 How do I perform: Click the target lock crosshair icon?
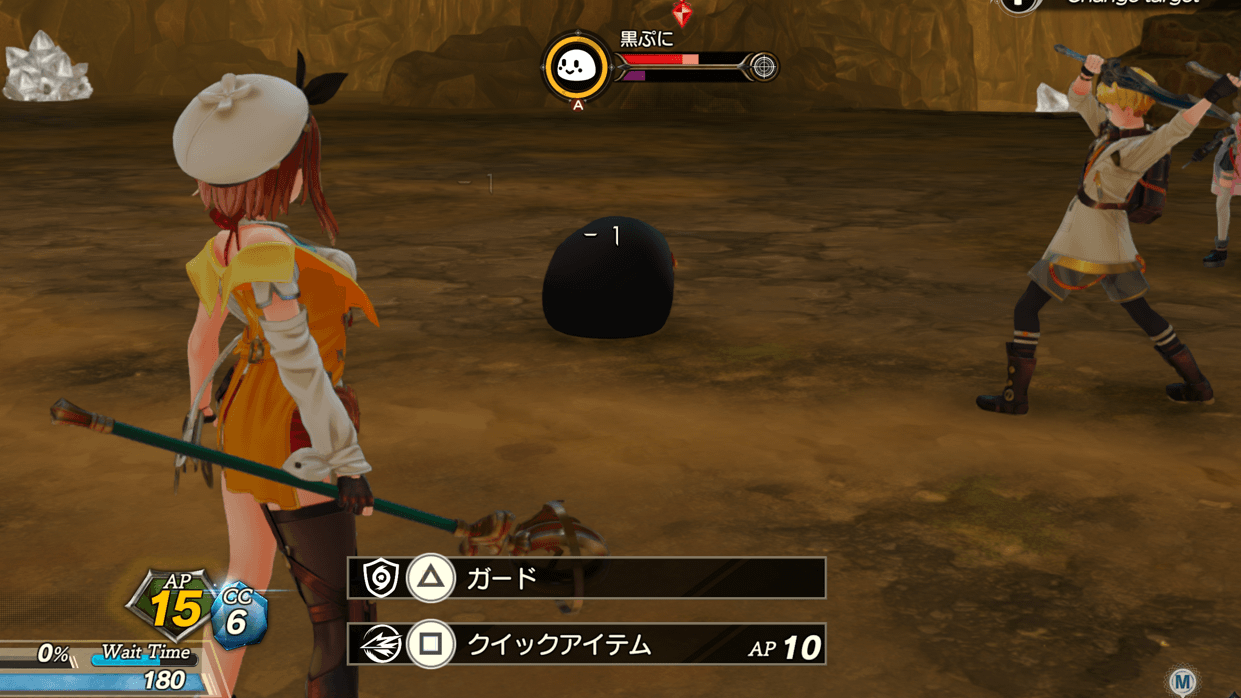tap(763, 67)
